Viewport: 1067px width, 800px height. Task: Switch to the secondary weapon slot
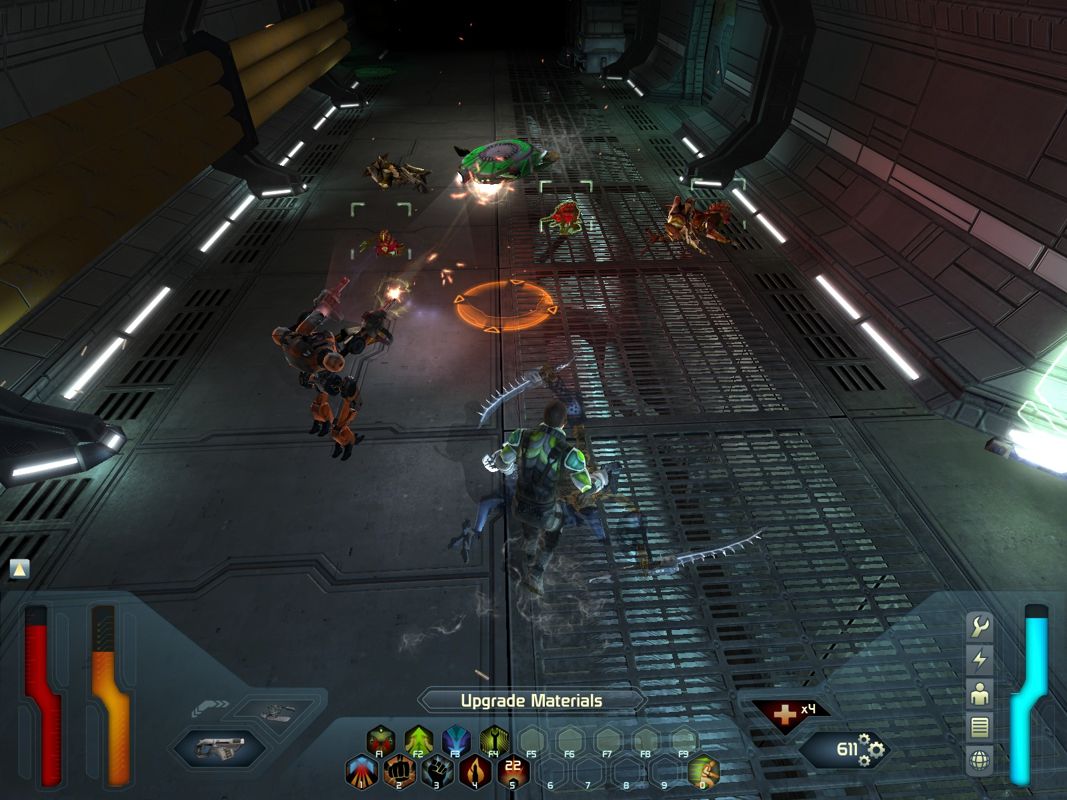[x=274, y=712]
